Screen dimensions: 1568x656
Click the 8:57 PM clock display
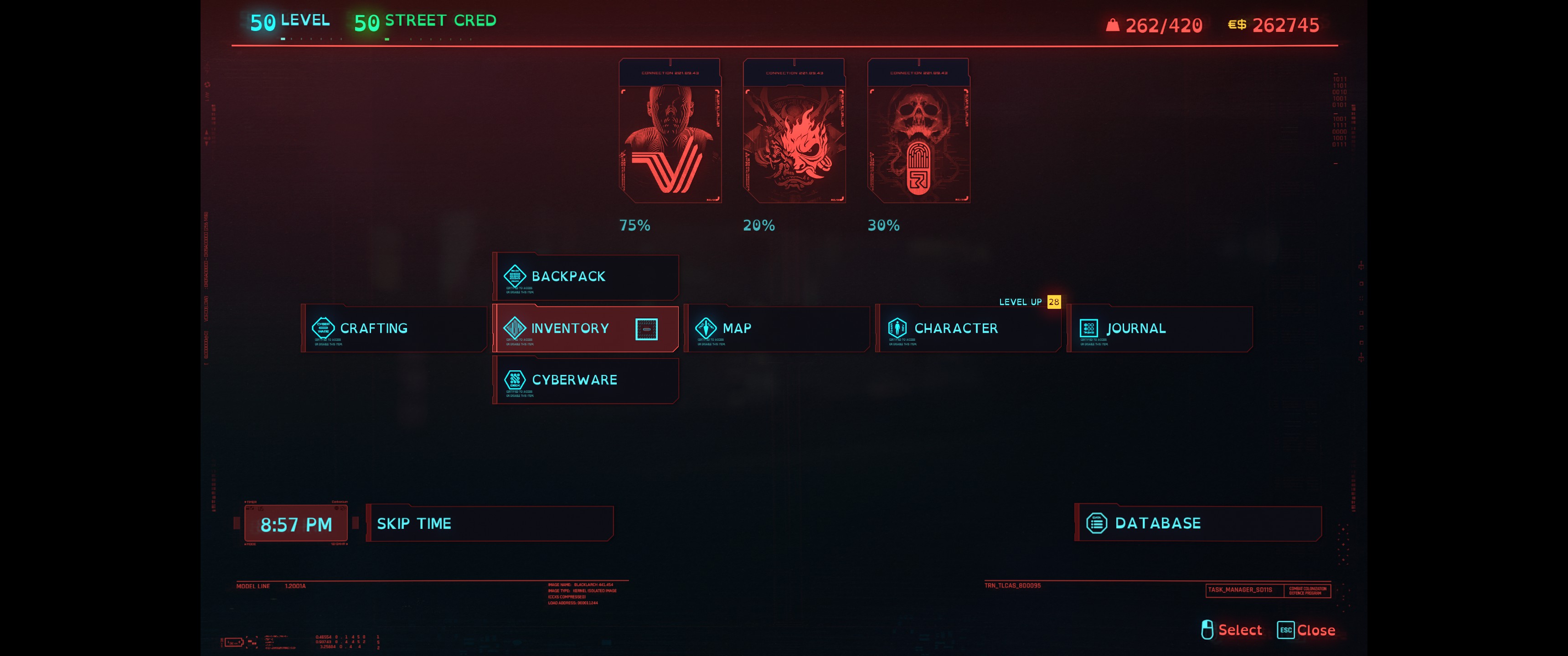(x=295, y=523)
